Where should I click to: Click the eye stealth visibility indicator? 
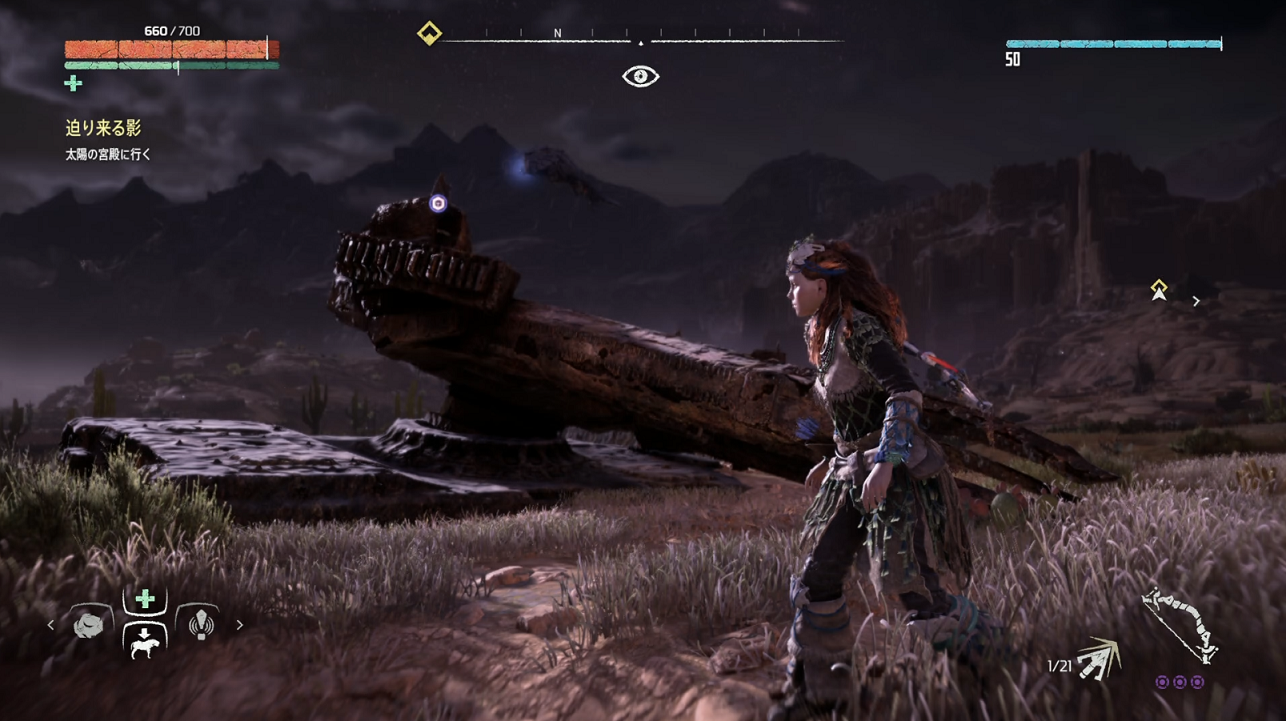(x=640, y=76)
